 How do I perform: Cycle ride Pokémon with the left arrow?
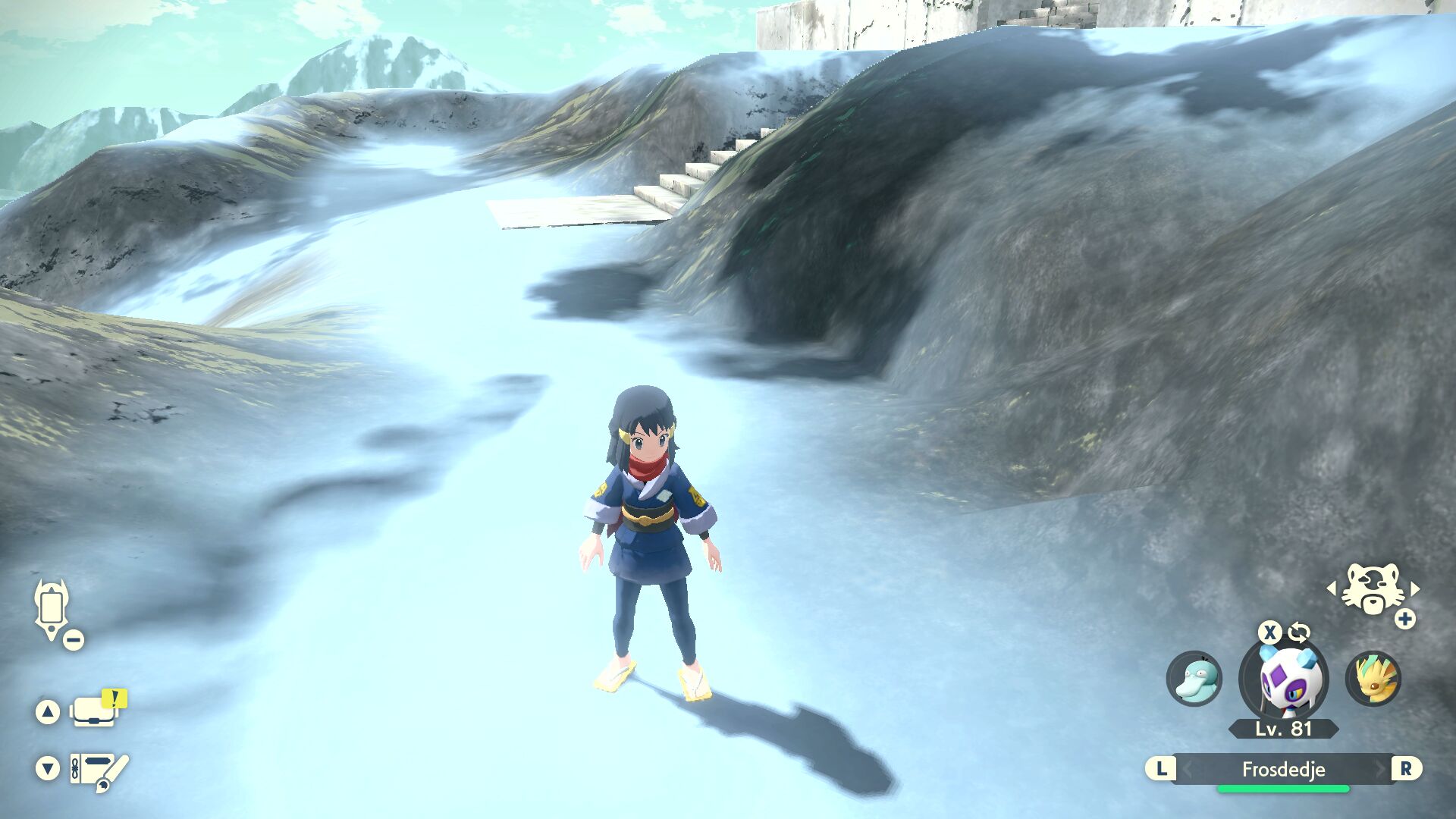[x=1332, y=588]
